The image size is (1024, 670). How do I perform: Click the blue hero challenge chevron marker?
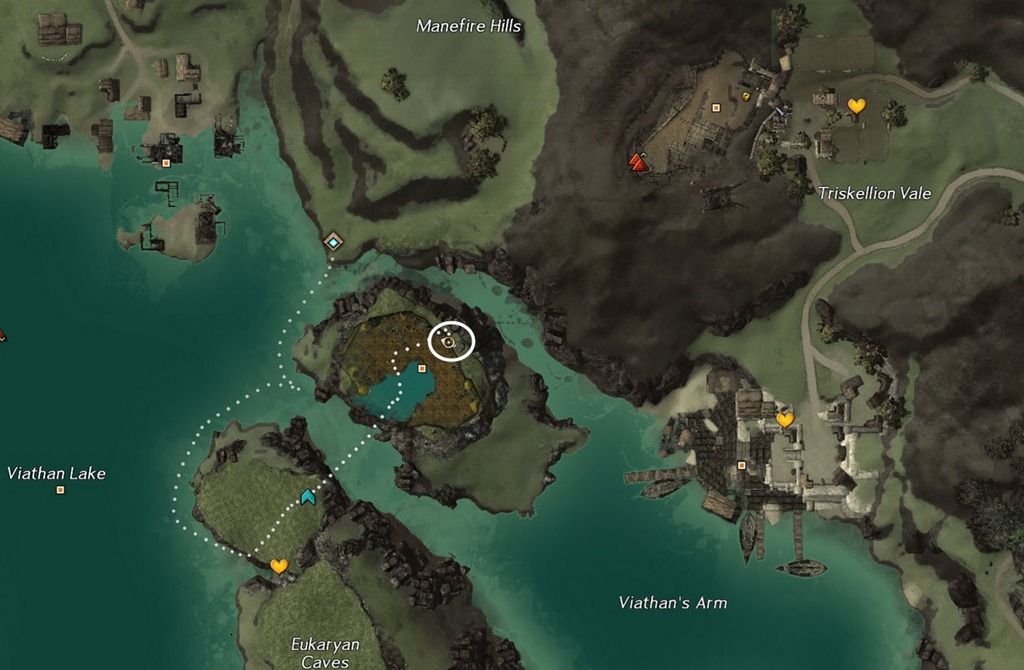pyautogui.click(x=308, y=496)
